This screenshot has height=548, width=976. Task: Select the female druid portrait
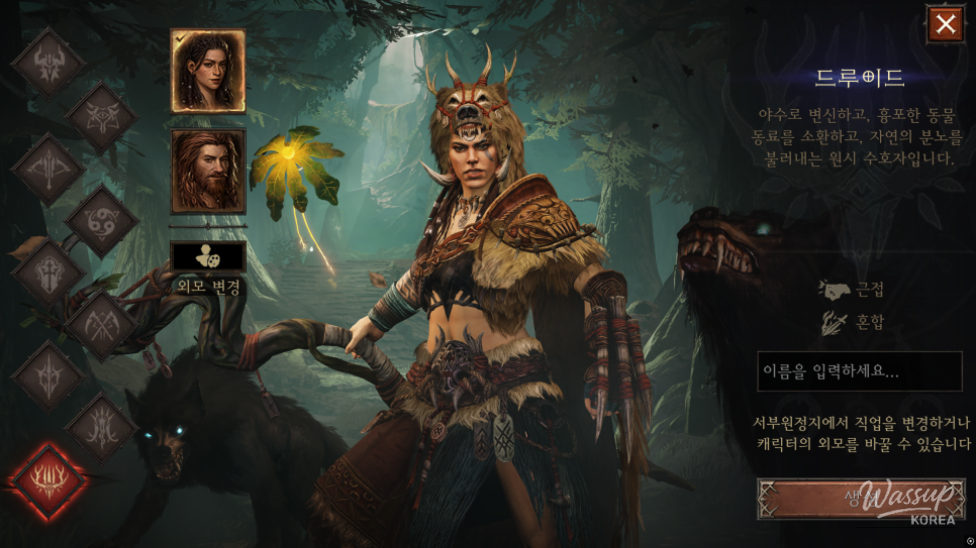tap(208, 71)
